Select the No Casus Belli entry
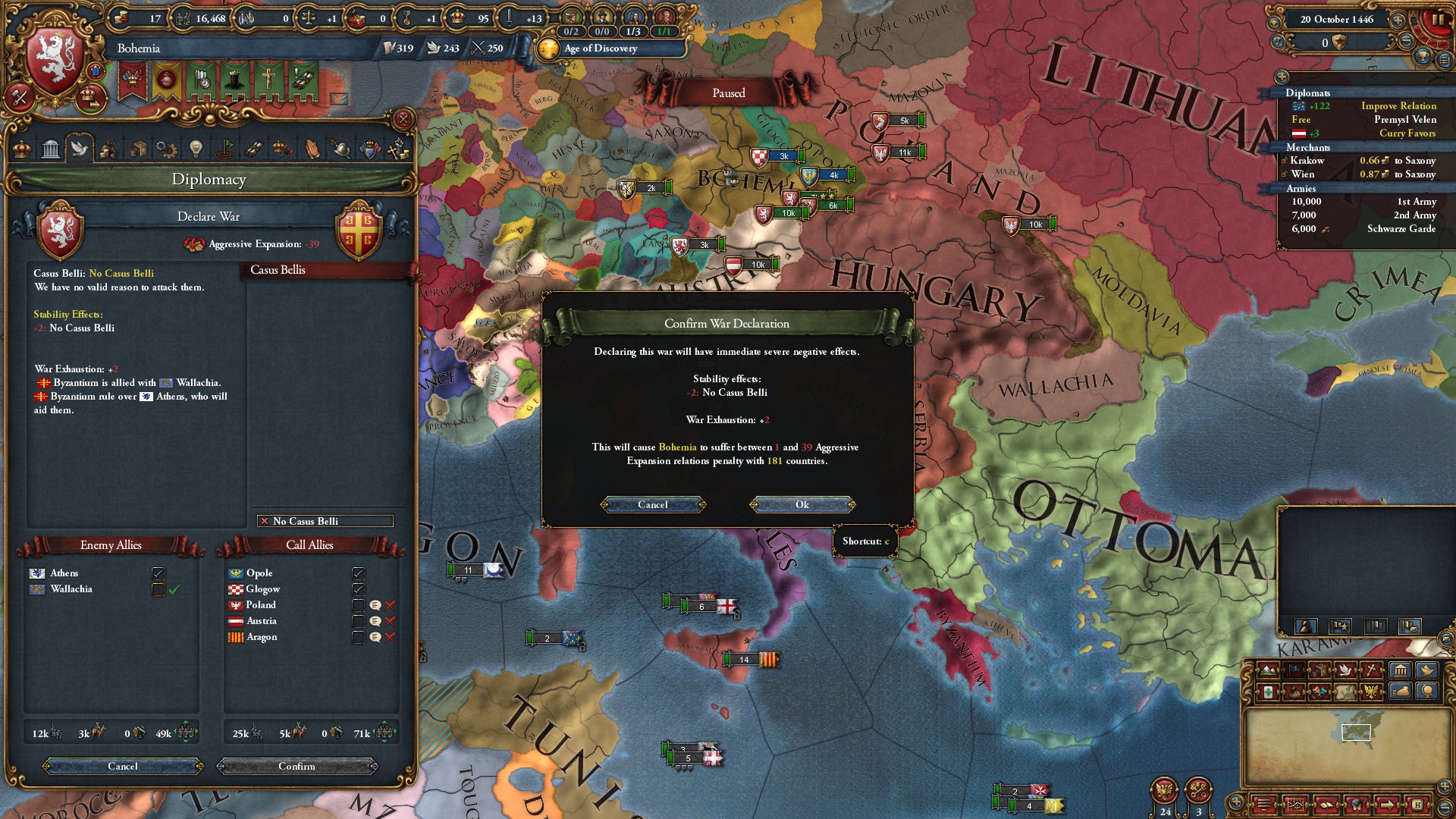1456x819 pixels. click(325, 522)
